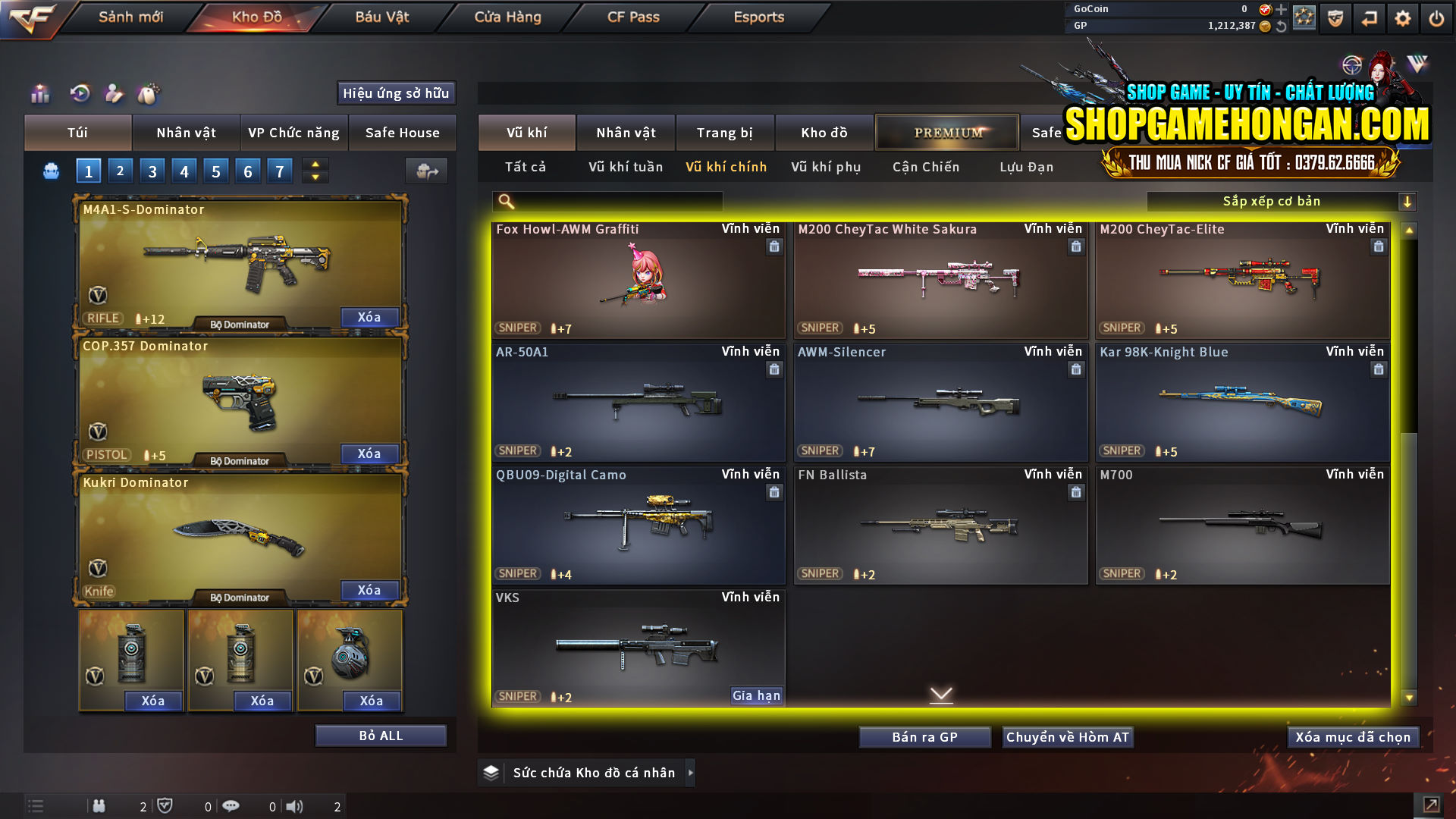
Task: Click the power/exit icon in the top-right corner
Action: [1436, 18]
